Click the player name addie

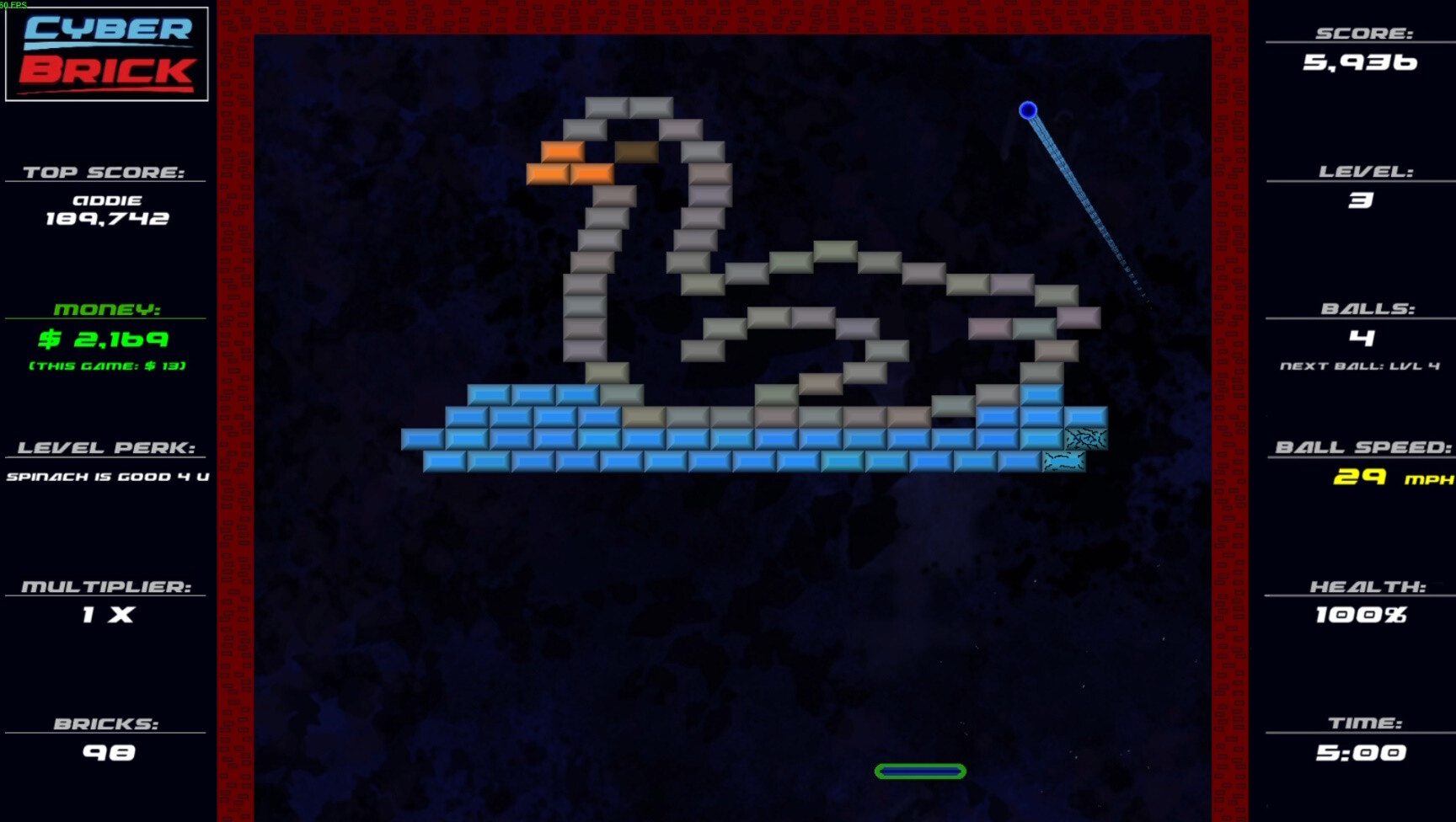pos(107,200)
